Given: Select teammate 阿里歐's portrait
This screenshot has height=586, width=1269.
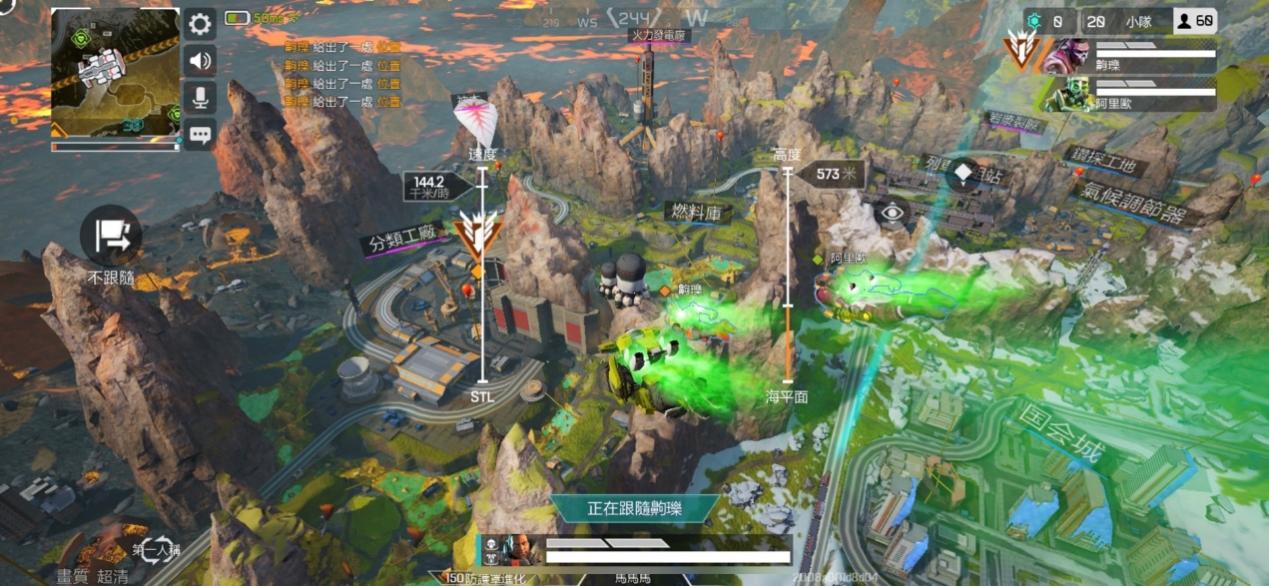Looking at the screenshot, I should click(x=1066, y=94).
